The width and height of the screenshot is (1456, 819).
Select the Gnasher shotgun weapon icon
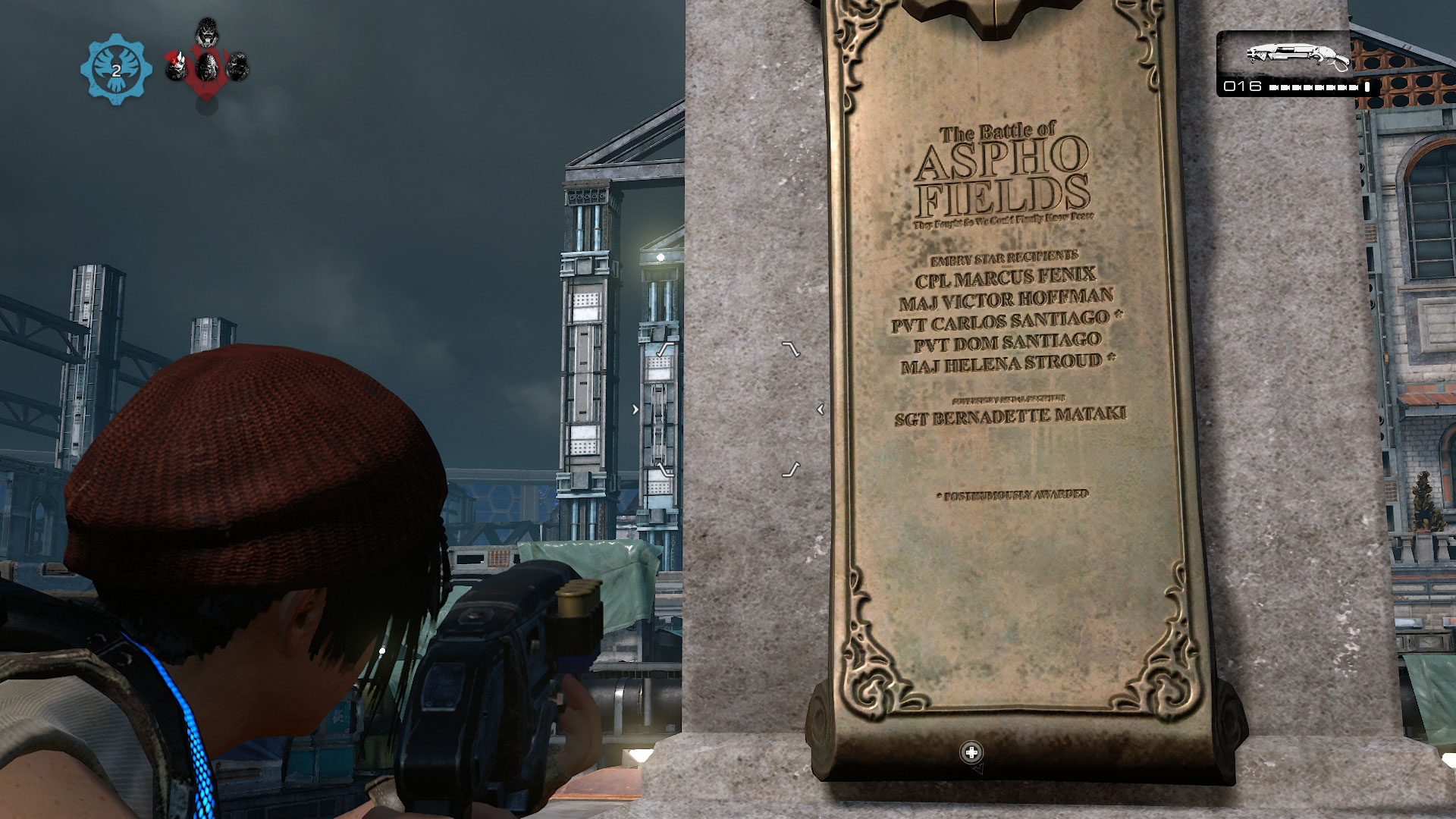1298,55
